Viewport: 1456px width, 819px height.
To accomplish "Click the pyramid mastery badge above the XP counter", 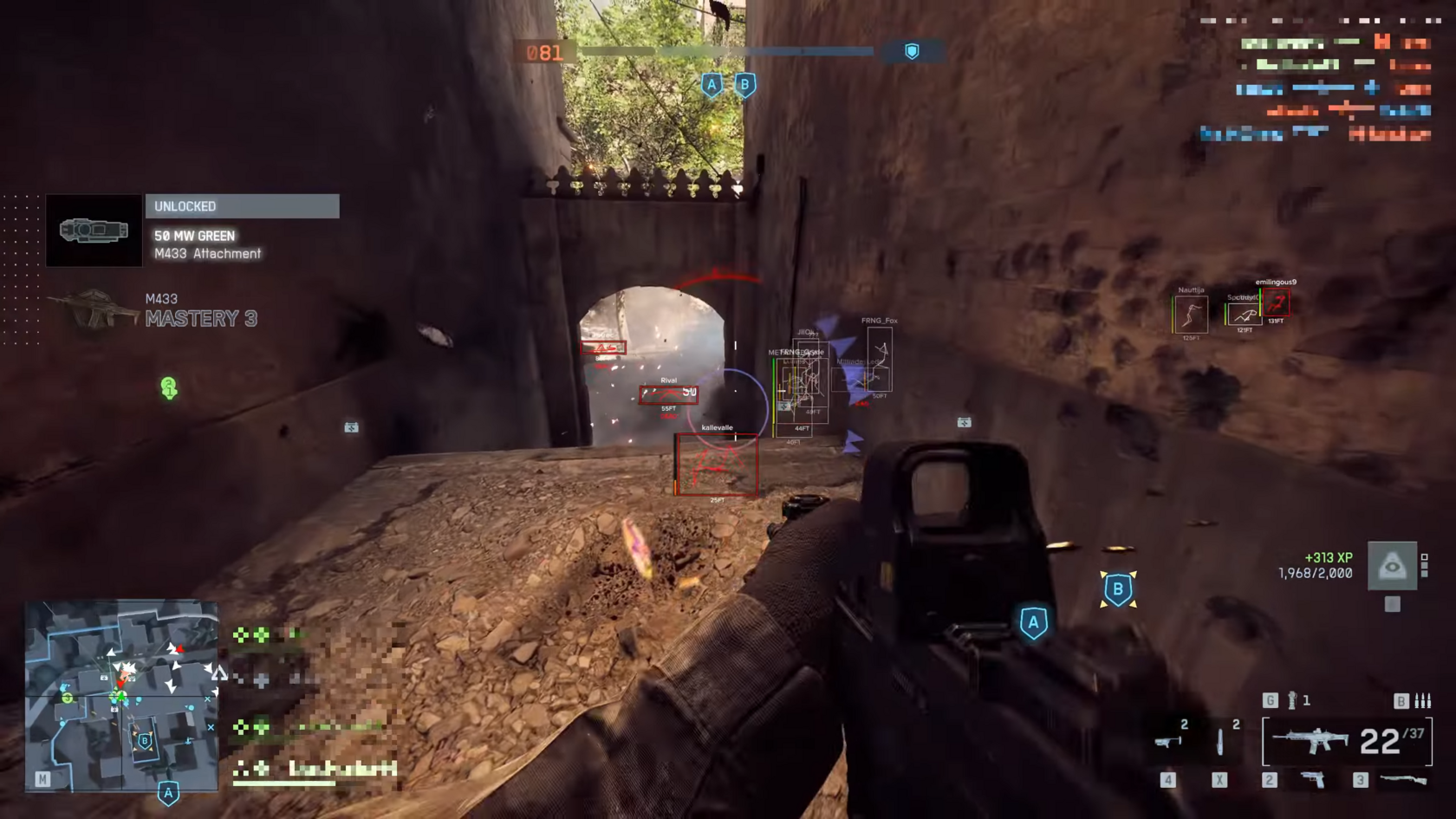I will (x=1393, y=565).
